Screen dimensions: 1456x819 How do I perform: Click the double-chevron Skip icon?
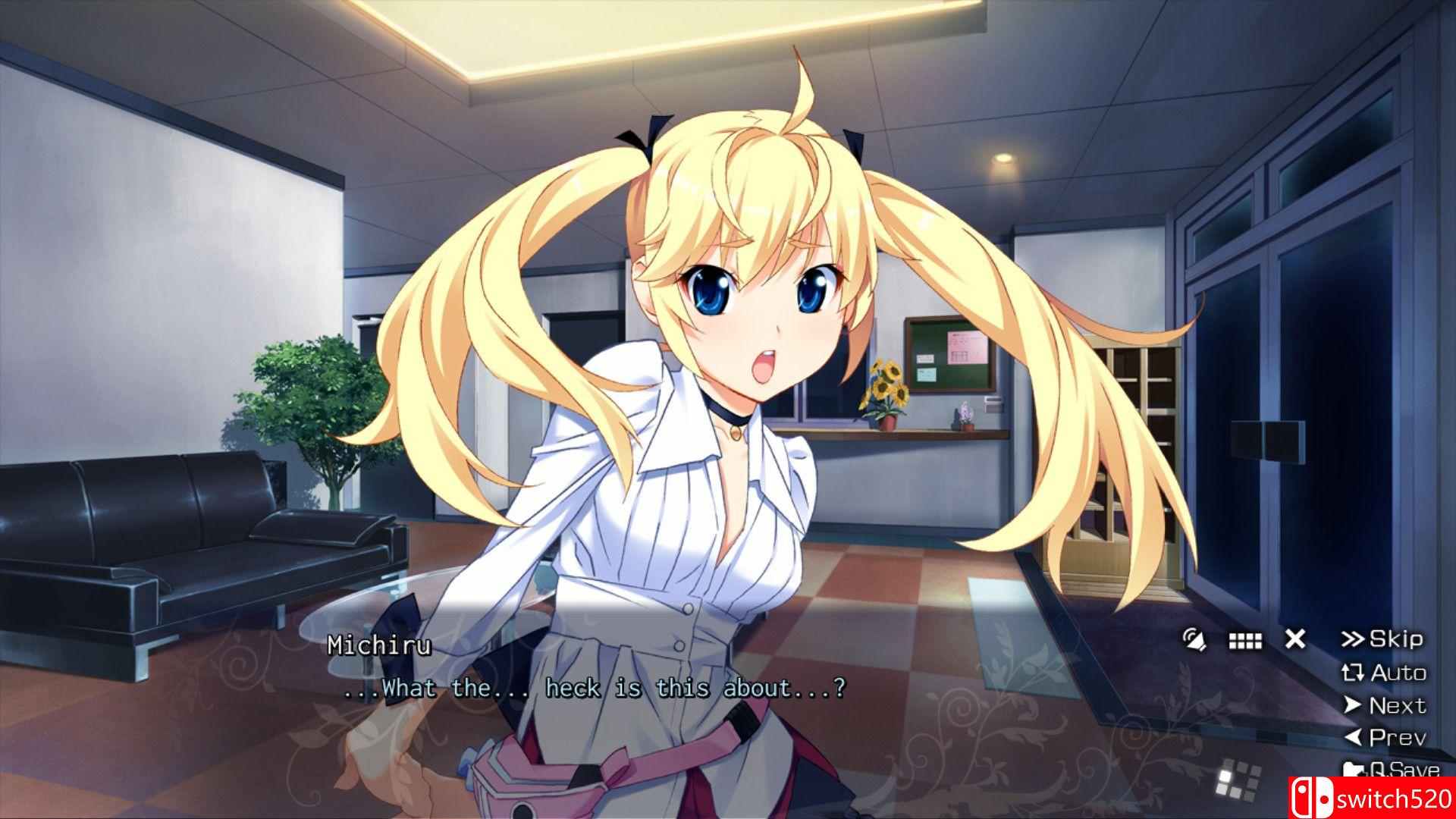[x=1354, y=639]
